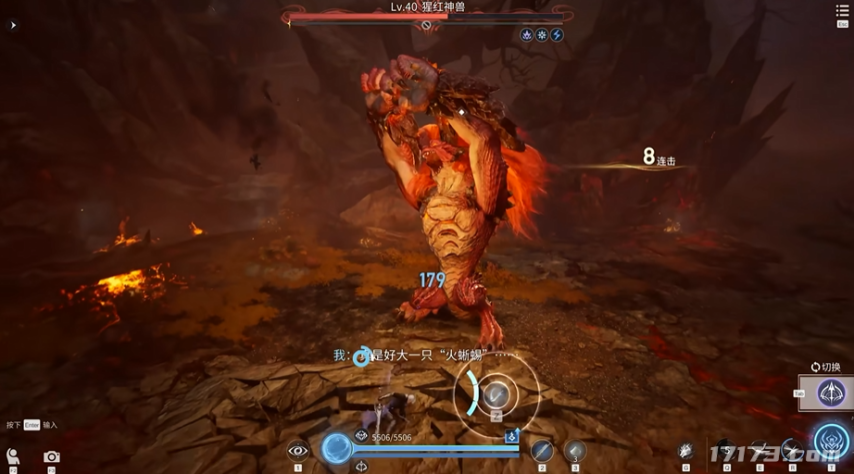
Task: Trigger the glowing blue ultimate skill
Action: 831,441
